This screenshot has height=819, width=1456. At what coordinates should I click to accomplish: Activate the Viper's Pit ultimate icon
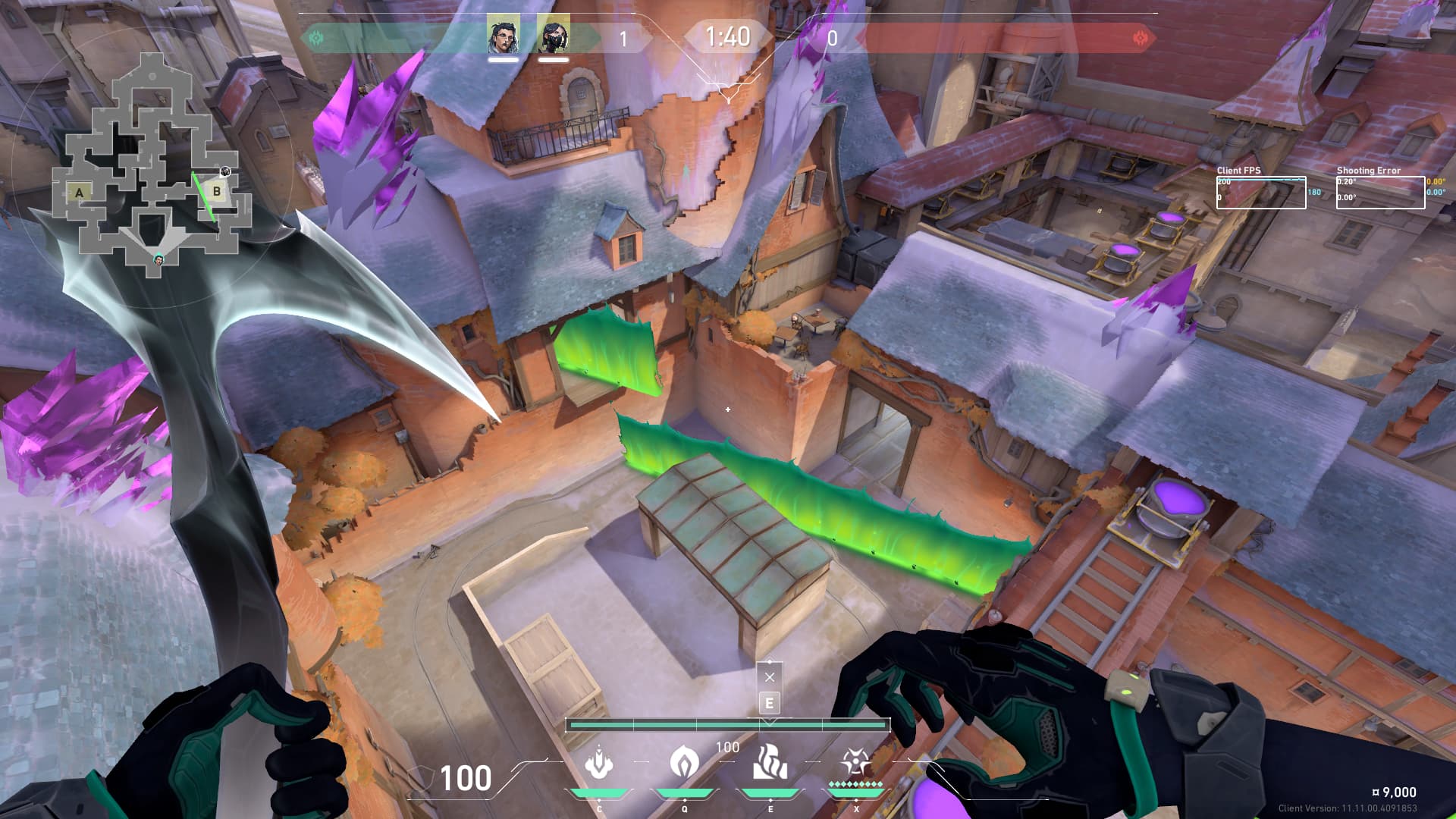point(855,762)
